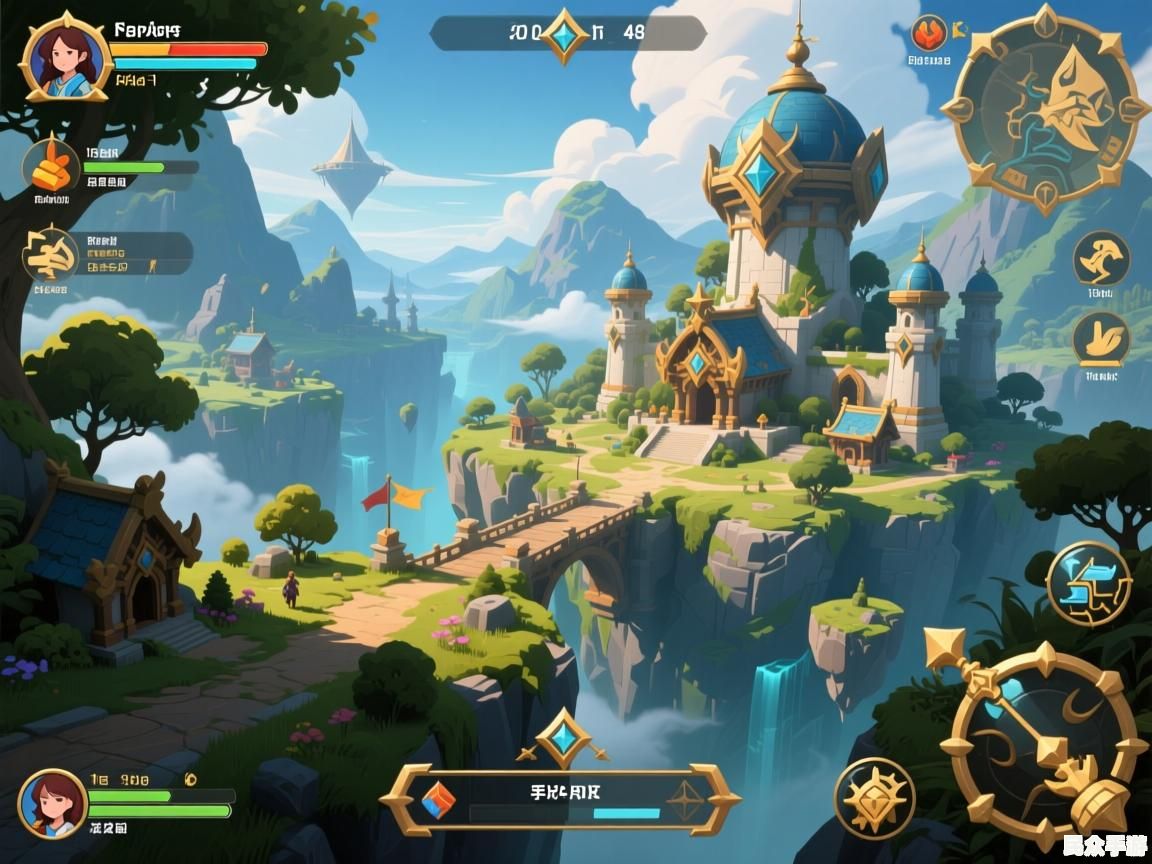
Task: Open the bottom-left companion portrait
Action: [52, 803]
